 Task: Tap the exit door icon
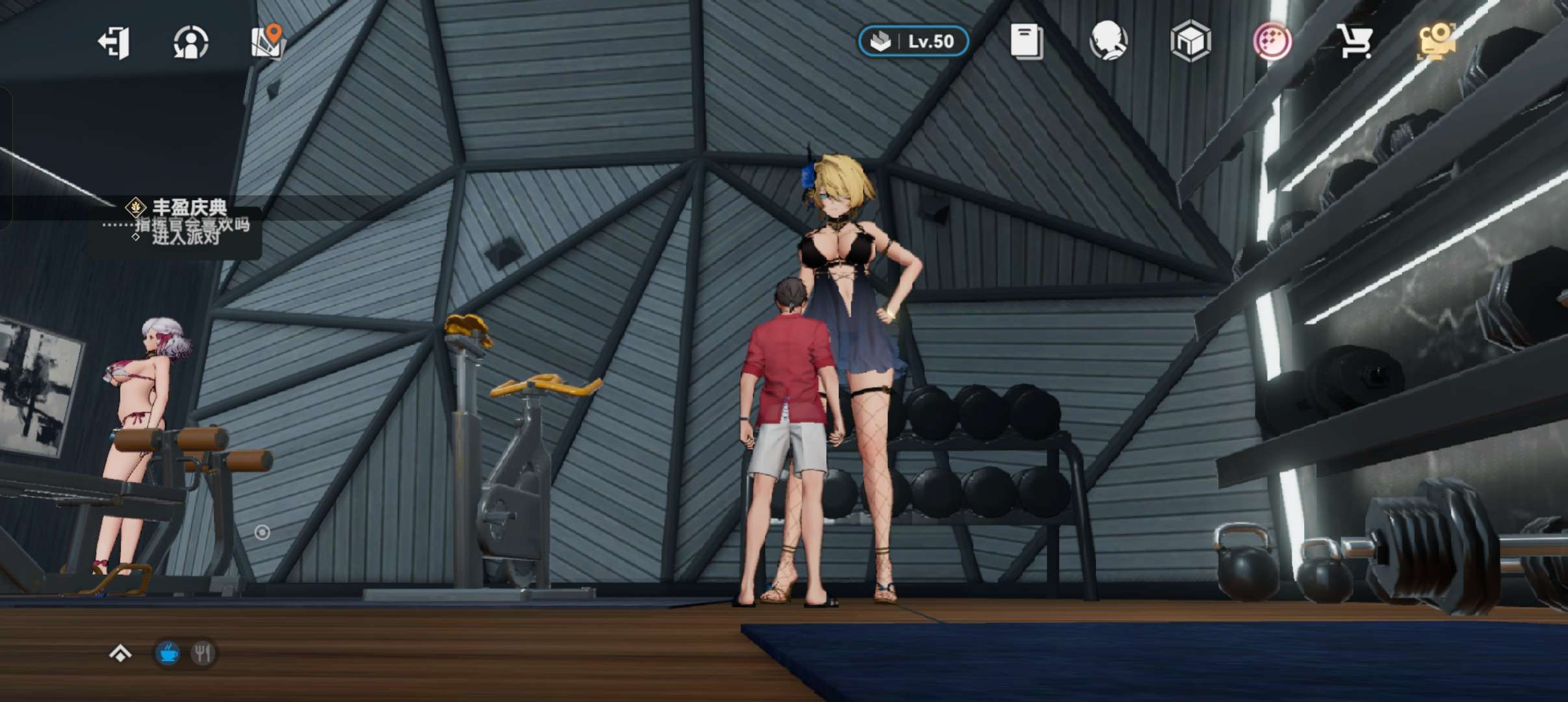[x=114, y=43]
